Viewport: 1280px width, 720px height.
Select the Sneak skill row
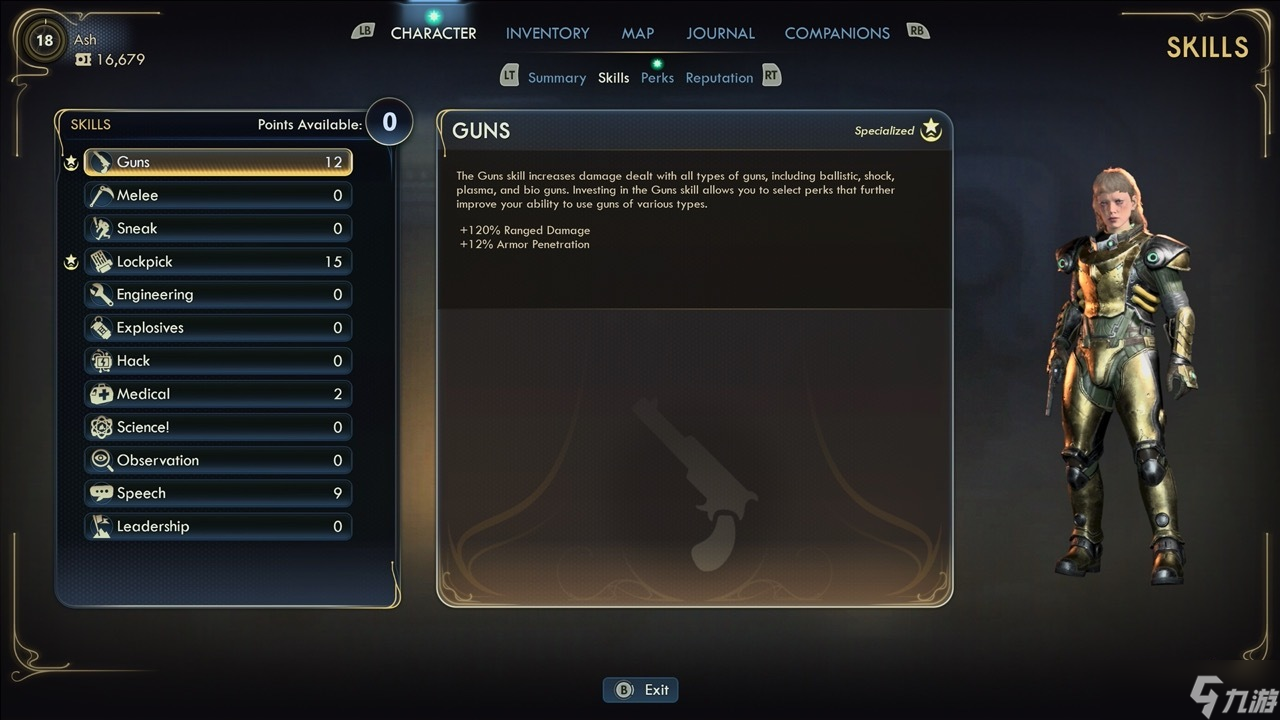tap(218, 228)
